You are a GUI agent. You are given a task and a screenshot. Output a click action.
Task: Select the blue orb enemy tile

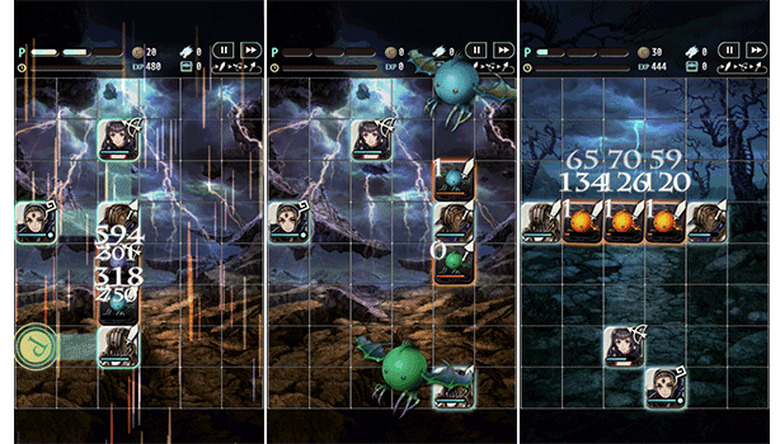click(x=454, y=180)
